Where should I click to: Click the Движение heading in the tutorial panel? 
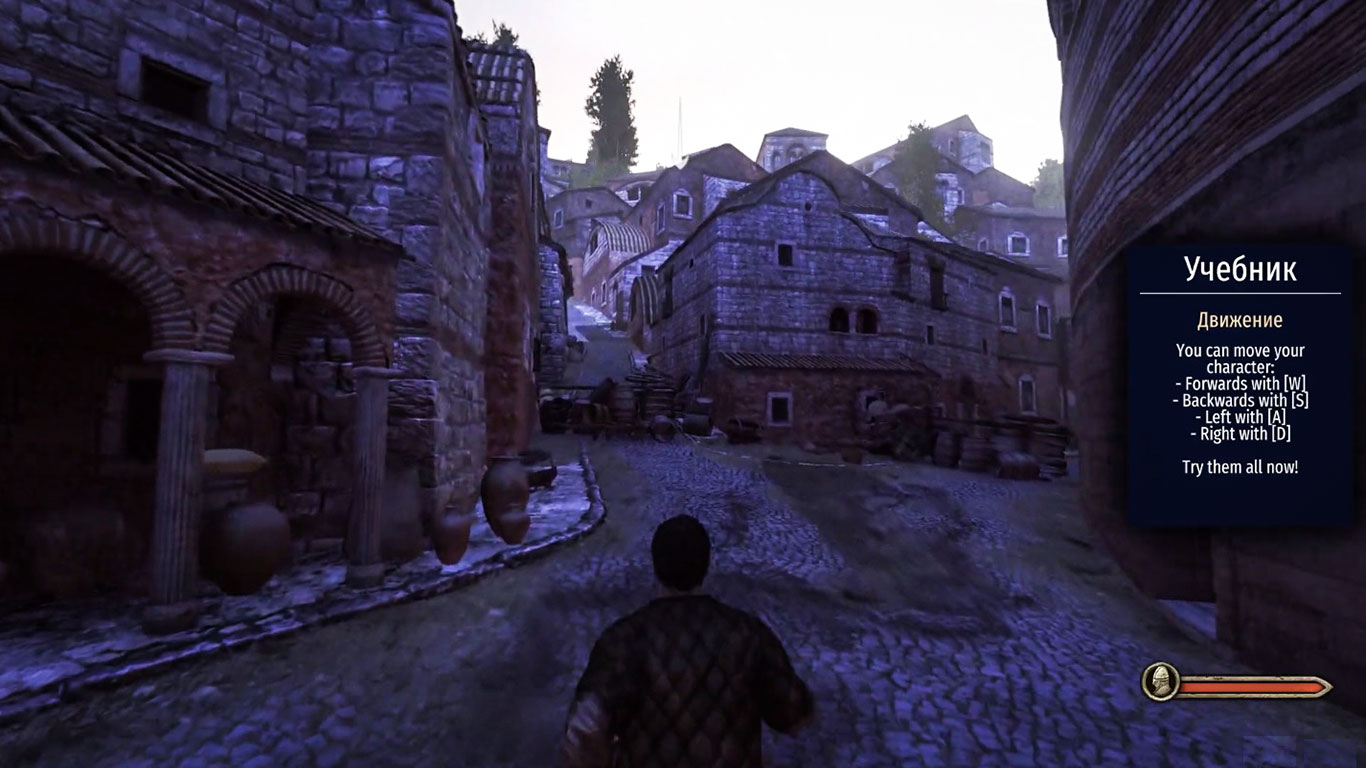1240,321
